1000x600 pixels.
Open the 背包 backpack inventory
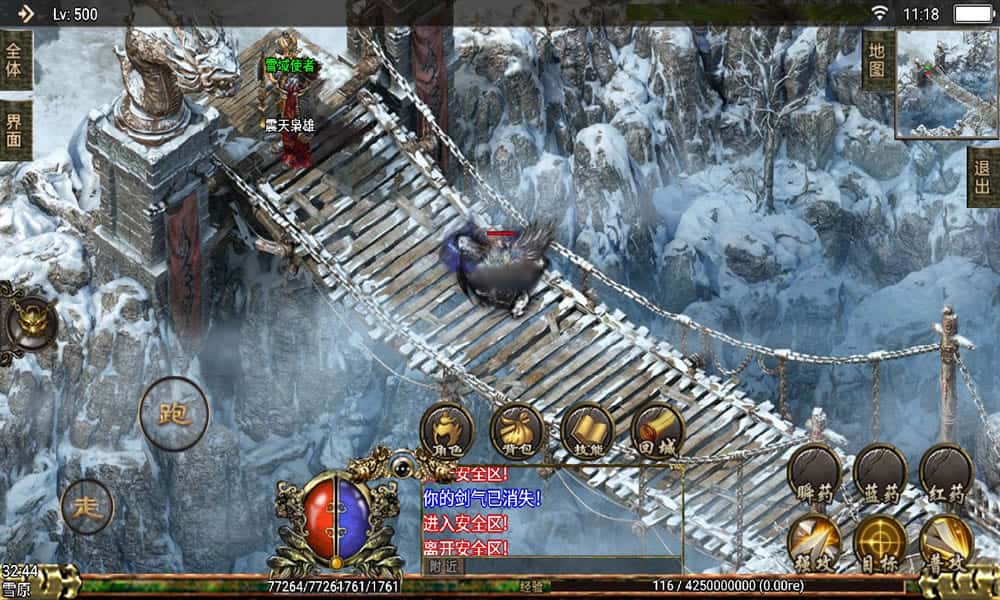click(517, 430)
